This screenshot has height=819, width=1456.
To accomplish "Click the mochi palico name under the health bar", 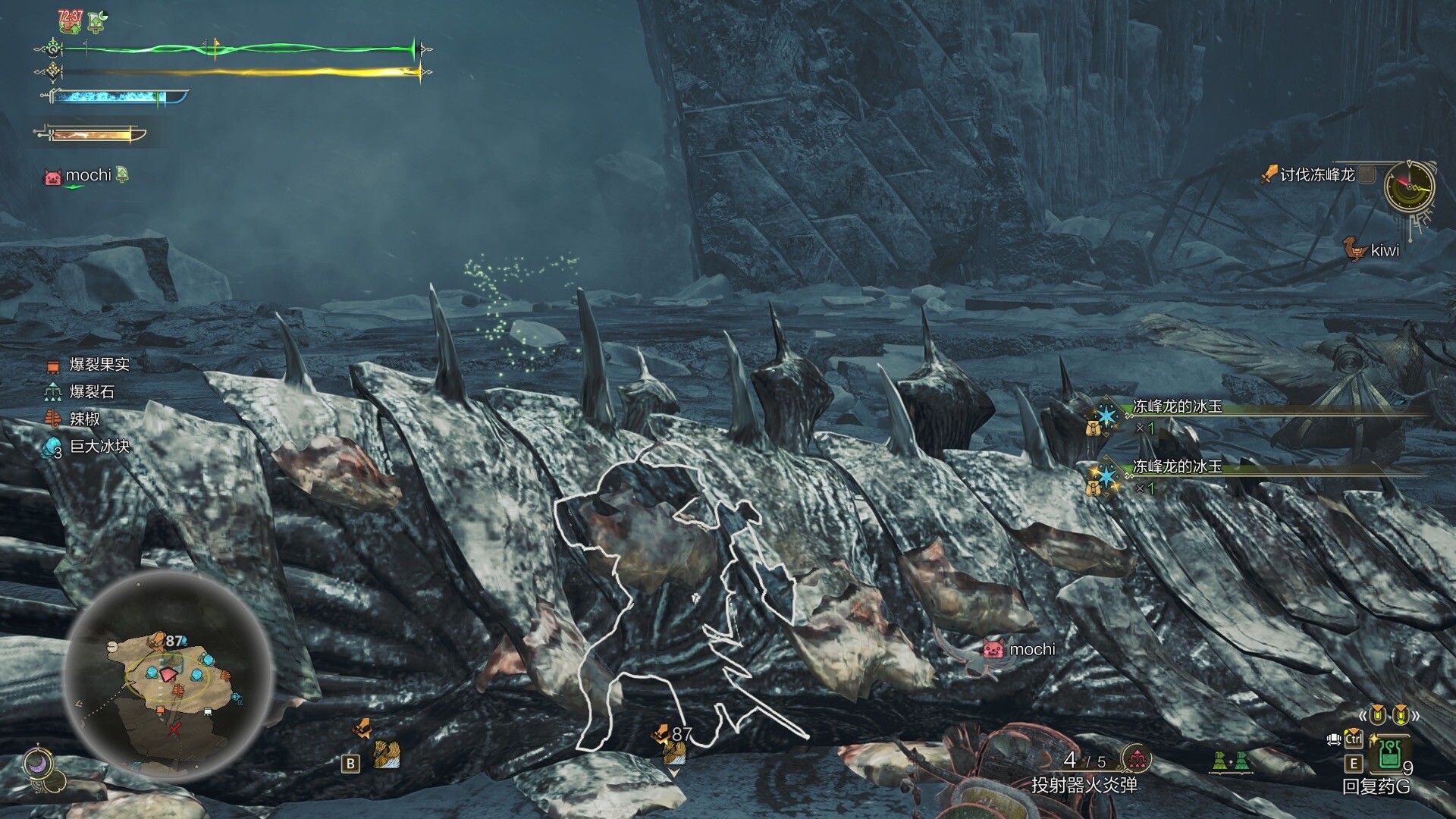I will (88, 176).
